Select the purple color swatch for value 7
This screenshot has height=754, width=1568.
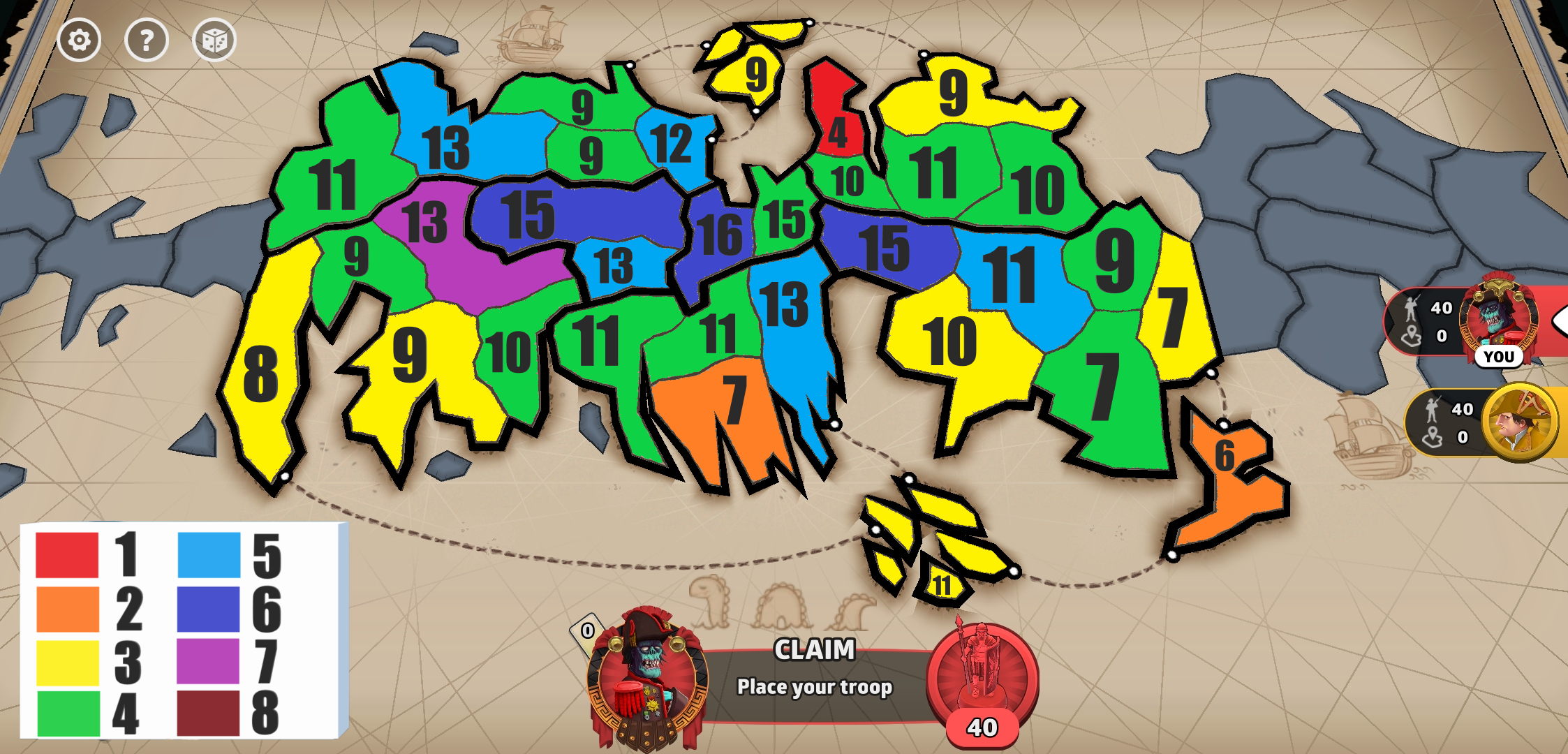click(207, 660)
